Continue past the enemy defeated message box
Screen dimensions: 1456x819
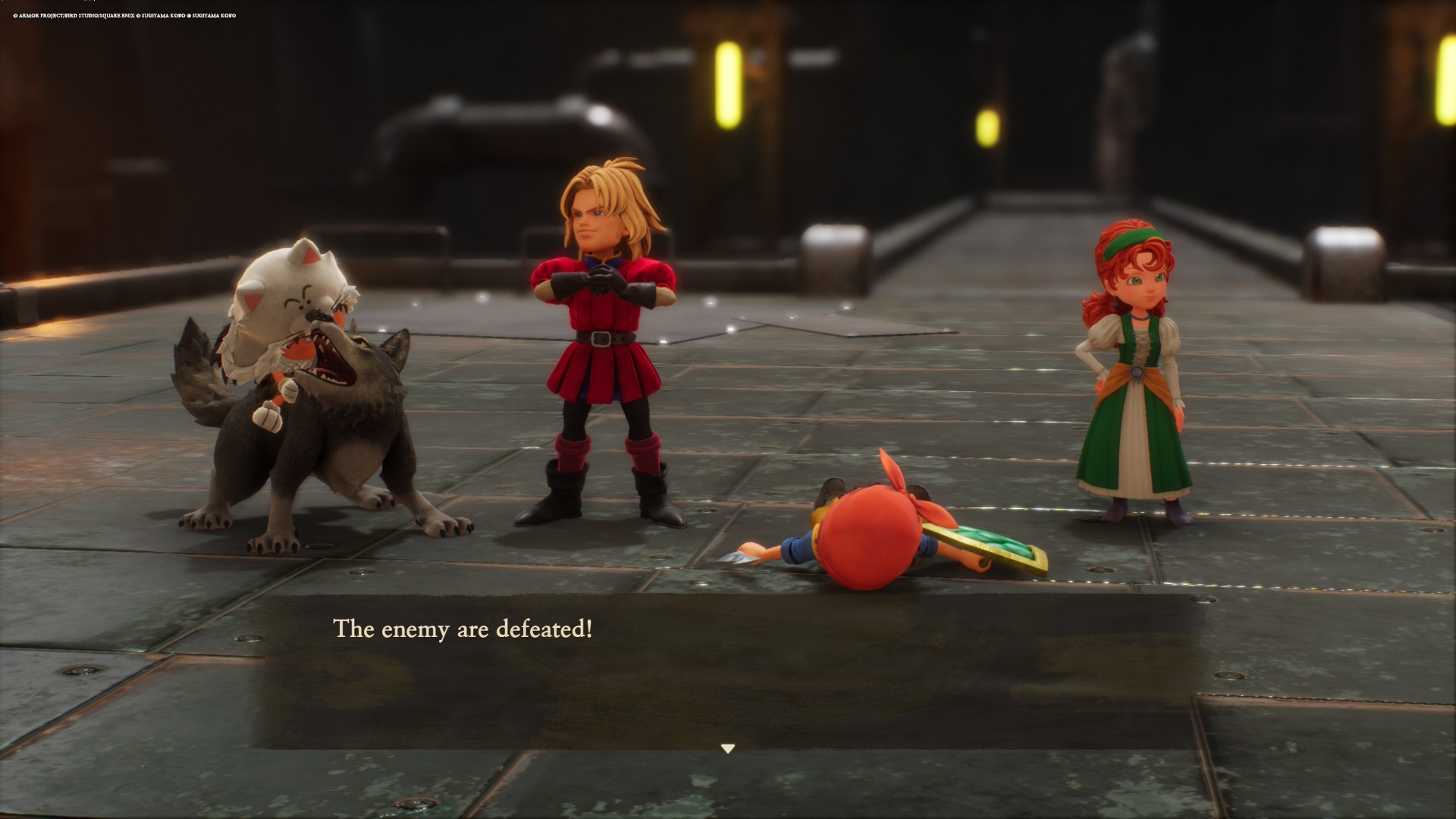[x=726, y=671]
